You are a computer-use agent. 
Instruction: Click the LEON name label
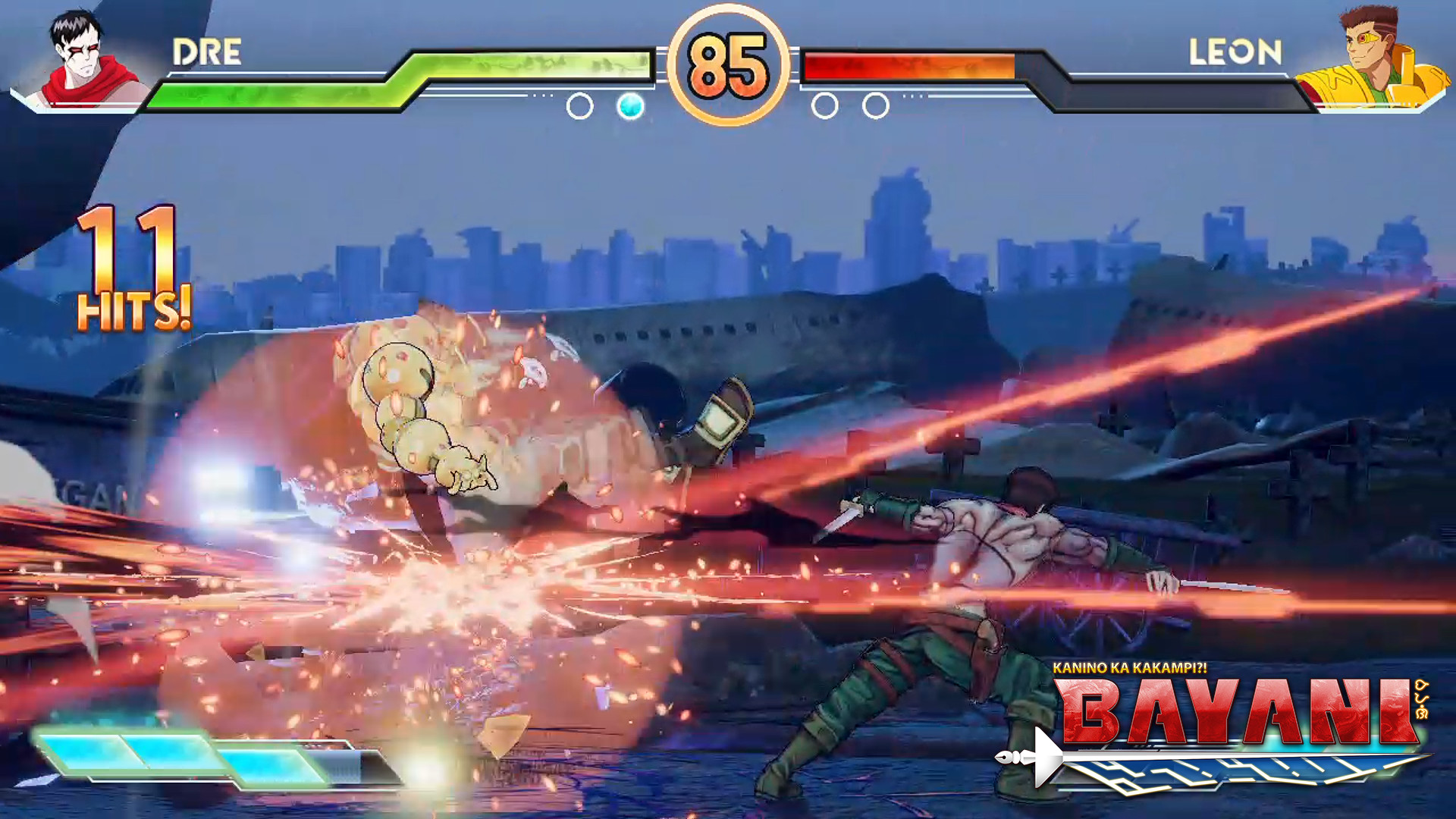tap(1236, 53)
